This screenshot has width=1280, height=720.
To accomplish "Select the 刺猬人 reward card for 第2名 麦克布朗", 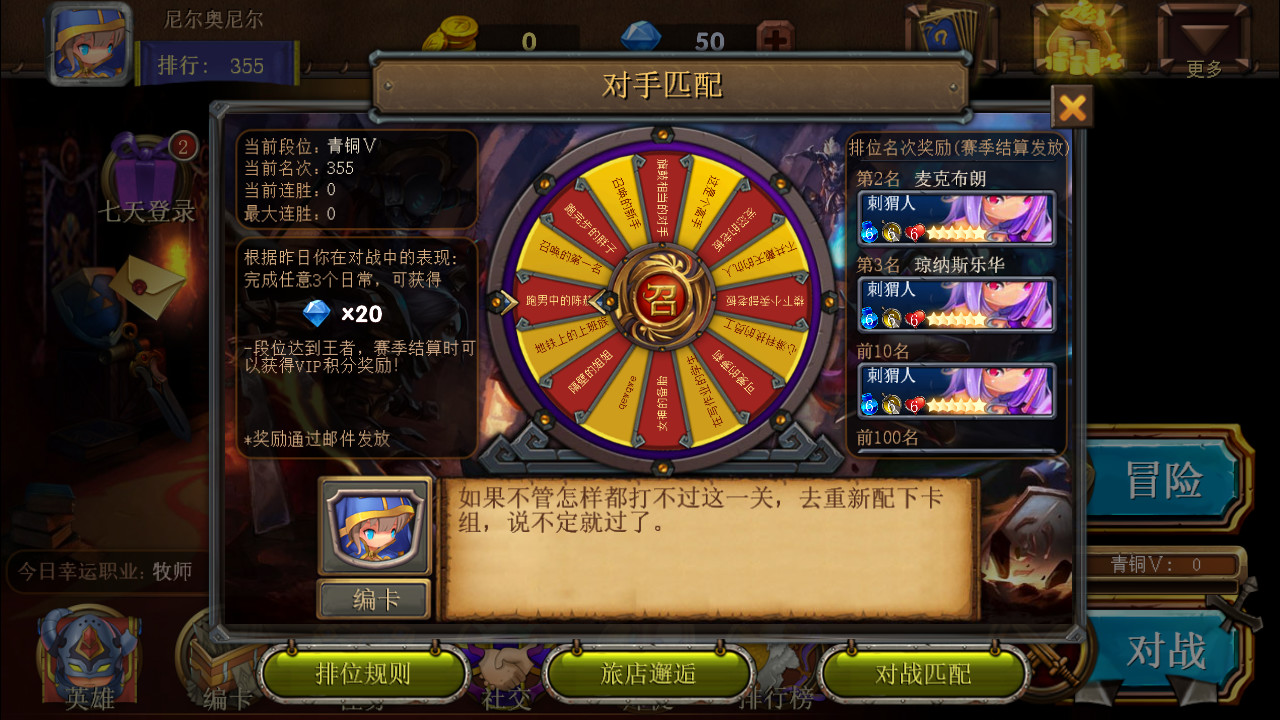I will coord(957,218).
